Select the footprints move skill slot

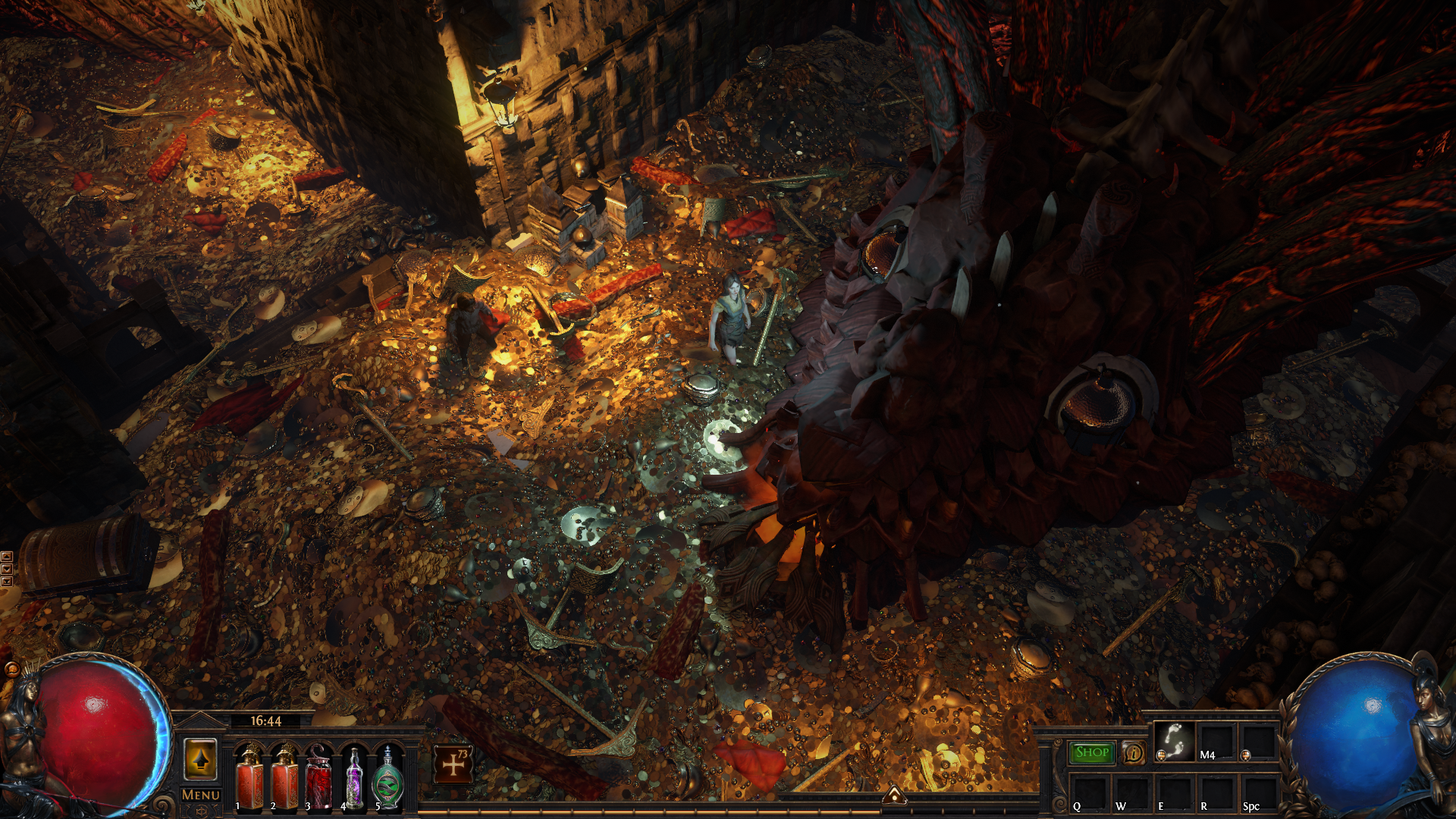(1174, 741)
